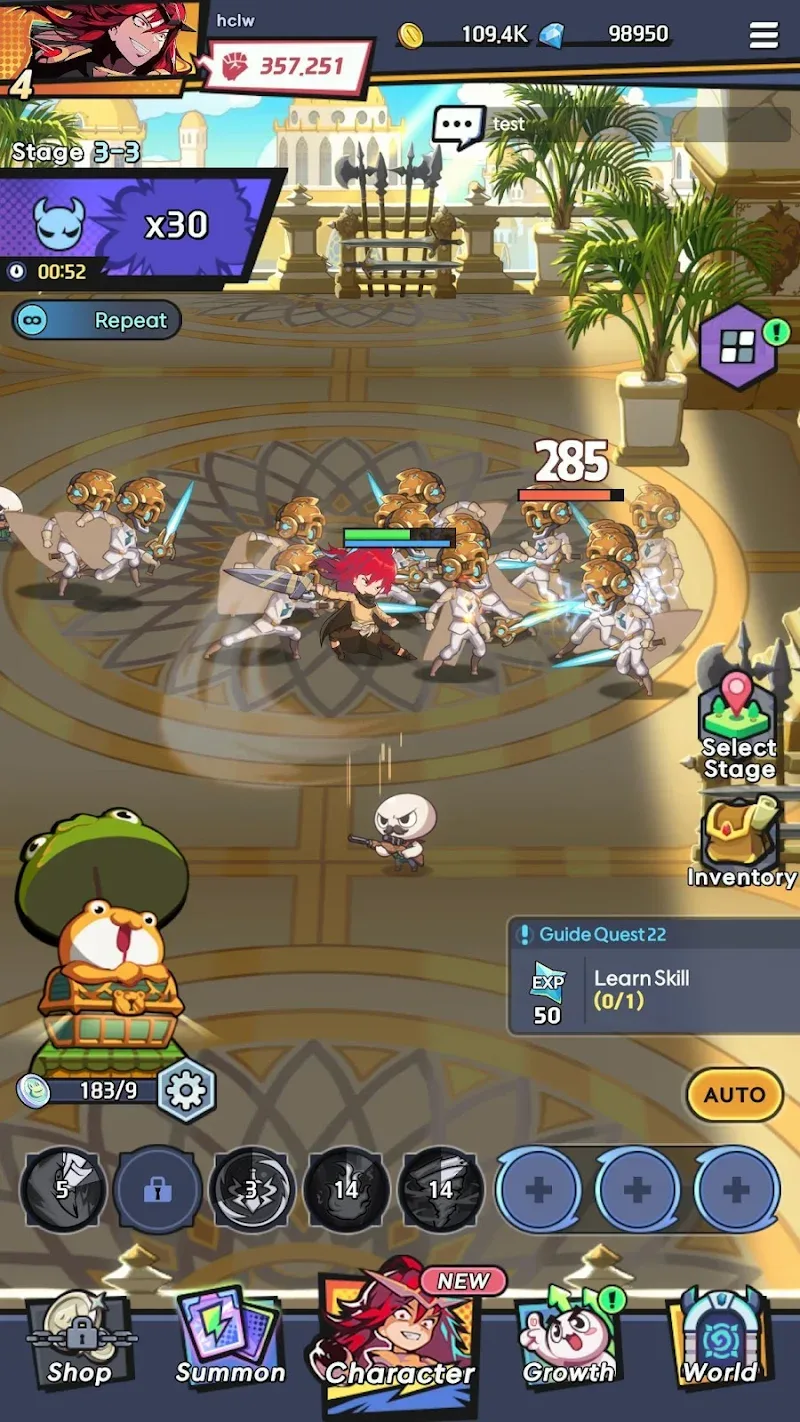Image resolution: width=800 pixels, height=1422 pixels.
Task: Open the purple hexagon grid menu
Action: coord(740,347)
